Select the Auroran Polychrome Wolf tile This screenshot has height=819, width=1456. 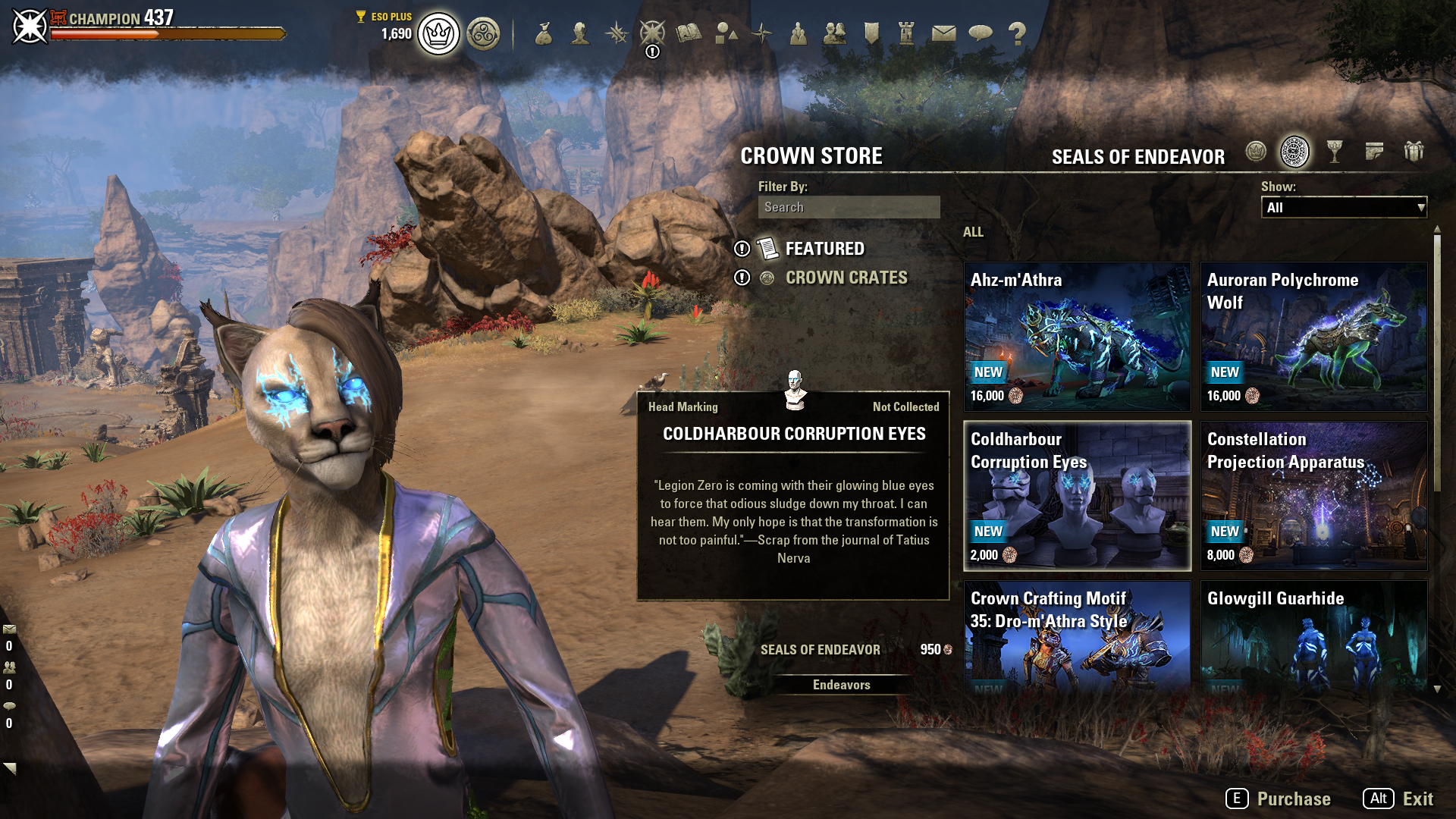[x=1313, y=337]
